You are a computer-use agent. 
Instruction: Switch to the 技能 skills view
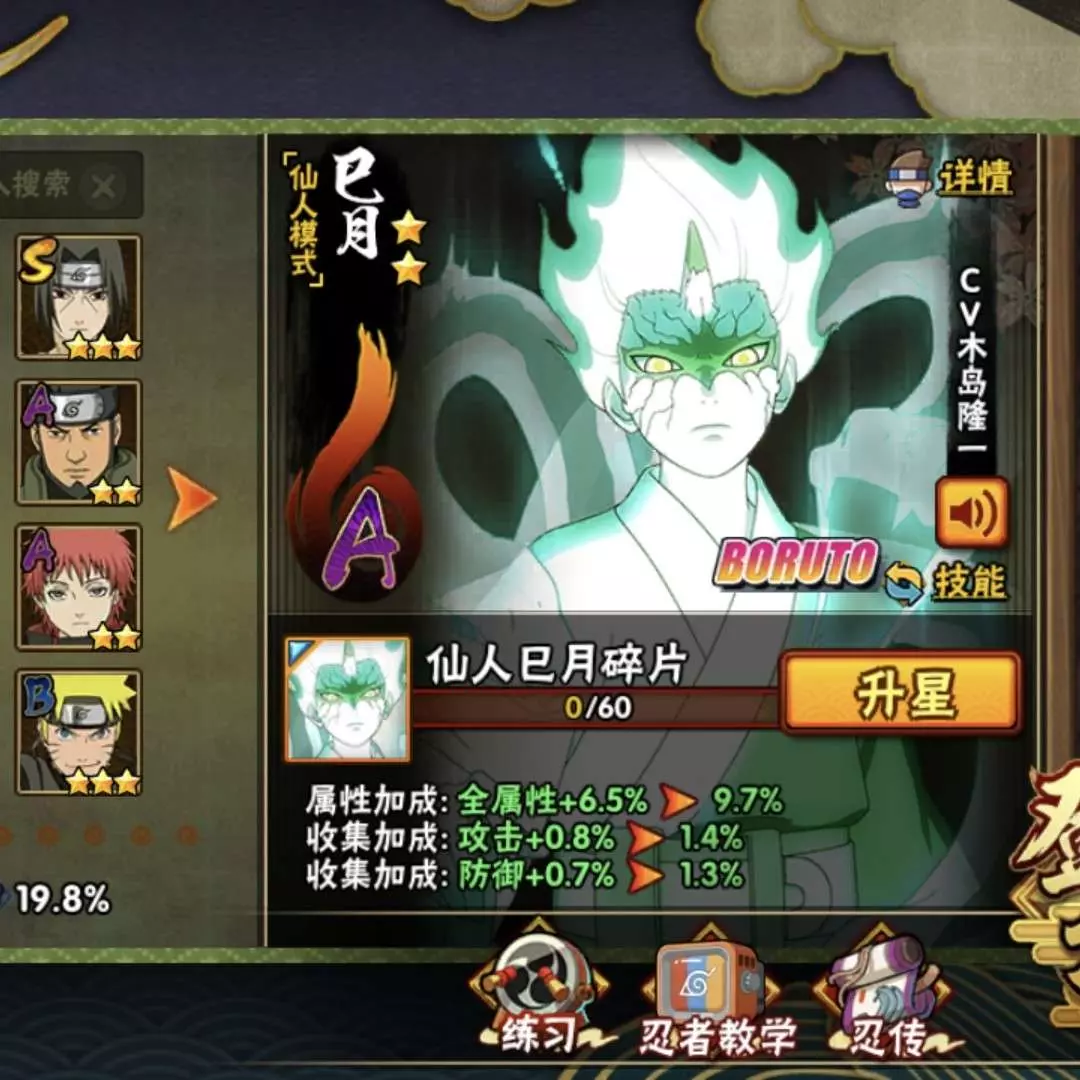pos(947,583)
